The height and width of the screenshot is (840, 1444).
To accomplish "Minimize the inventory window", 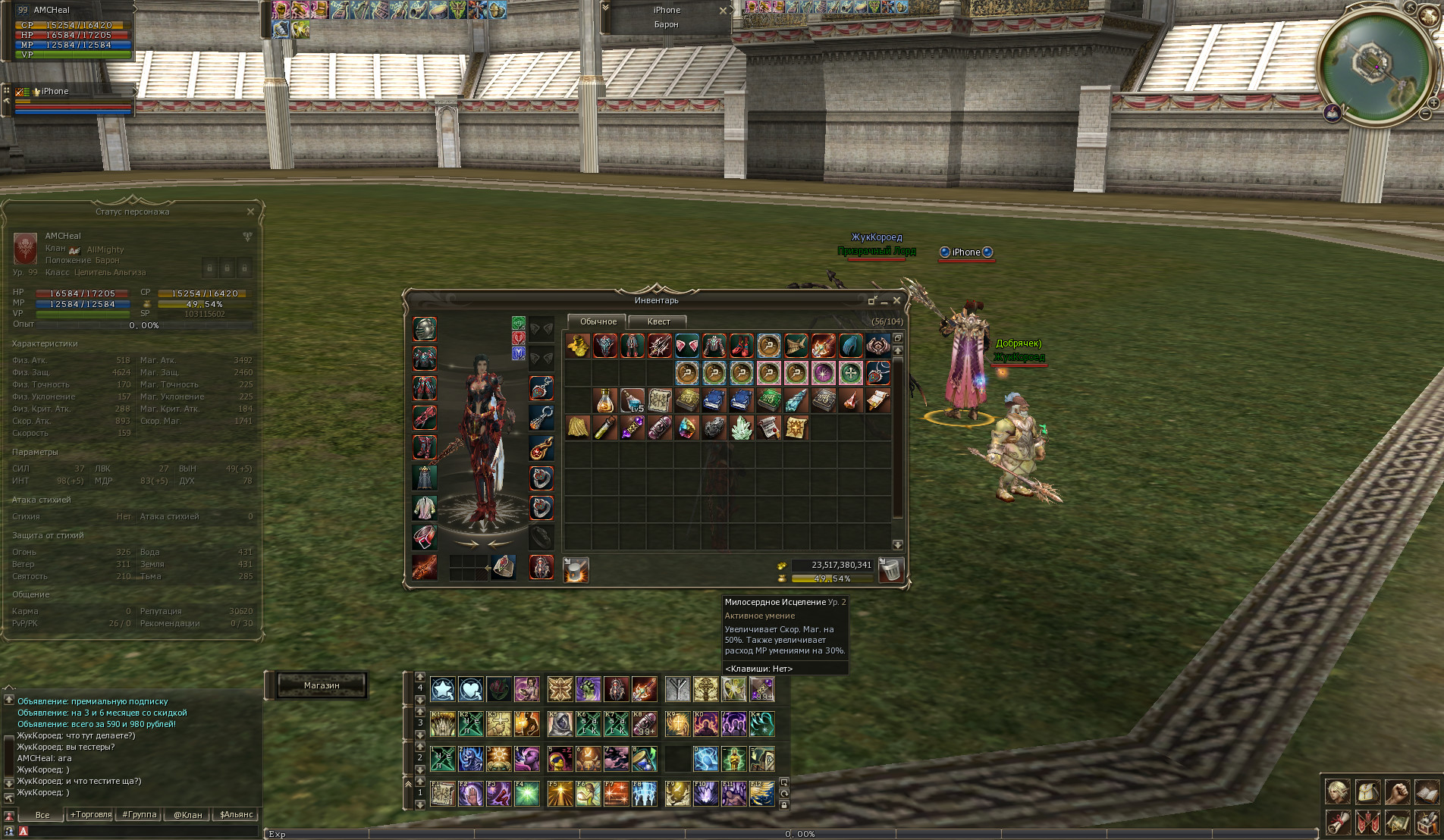I will (x=884, y=302).
